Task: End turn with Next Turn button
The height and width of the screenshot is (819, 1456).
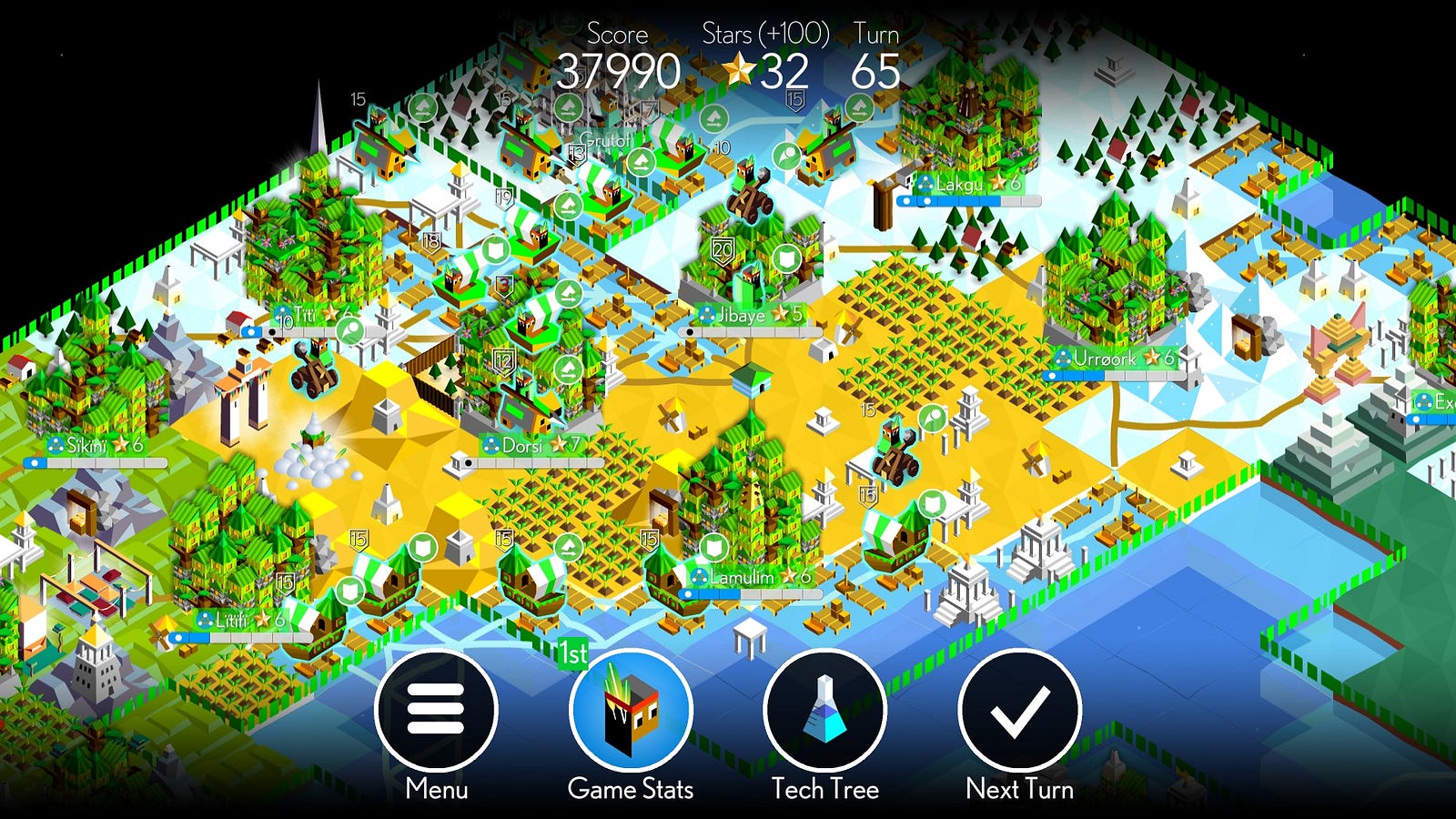Action: pos(1019,711)
